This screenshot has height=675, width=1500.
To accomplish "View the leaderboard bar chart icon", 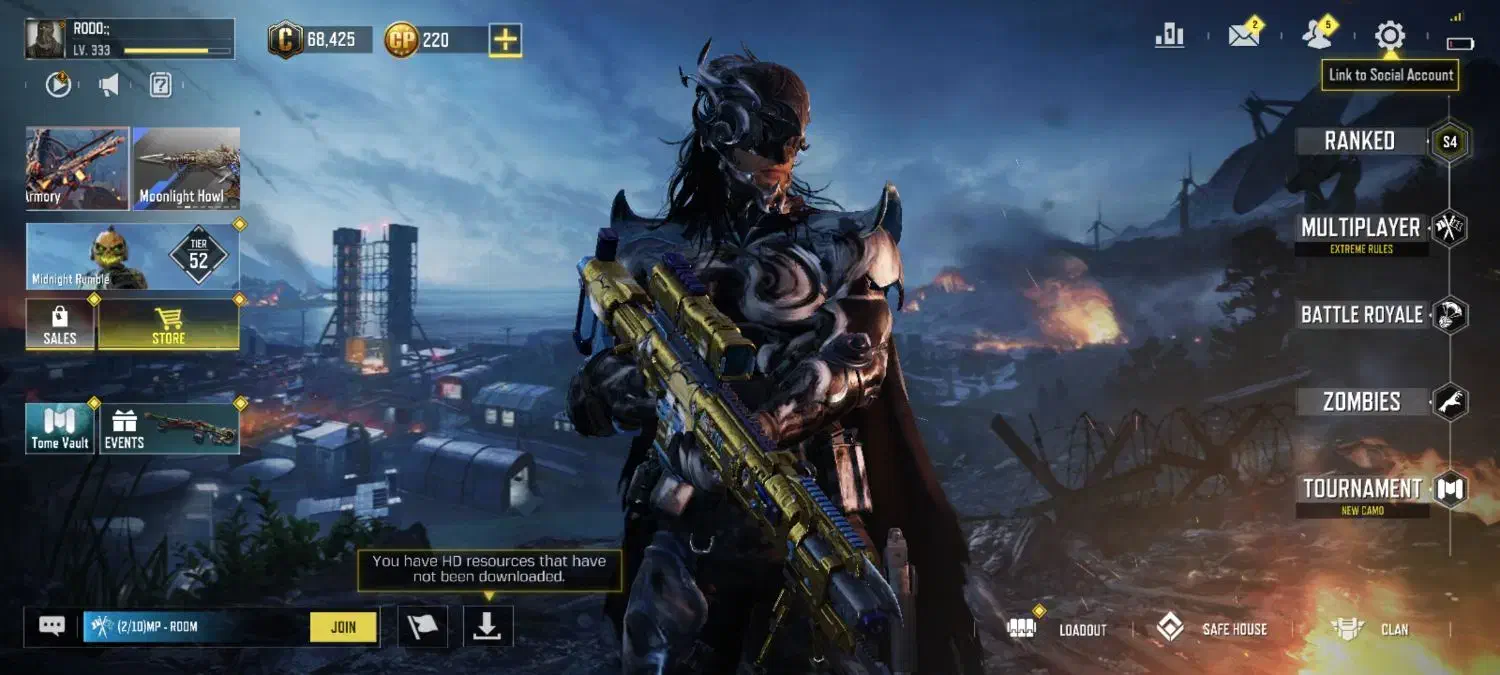I will 1169,37.
